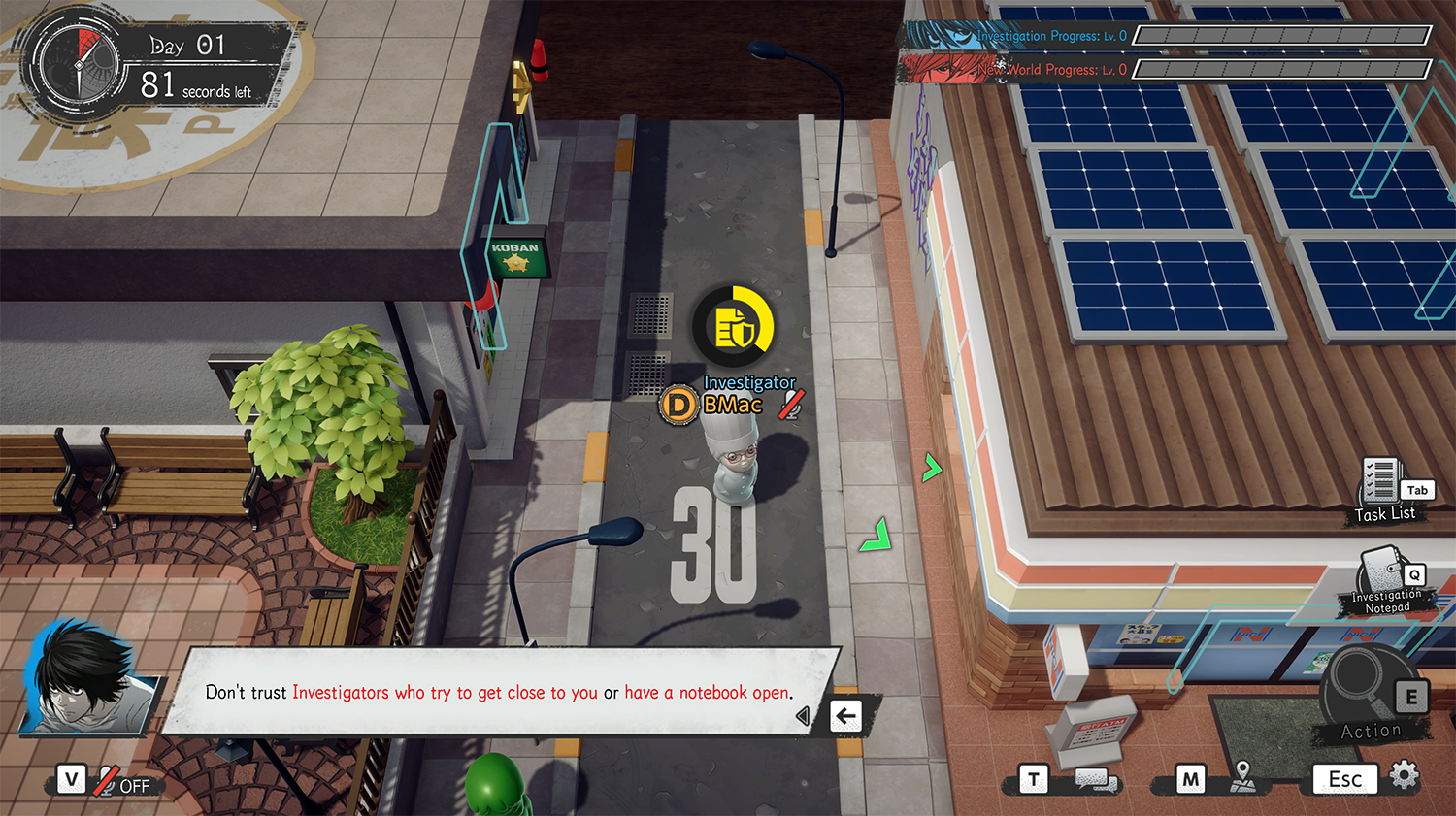Select the Esc button near the gear
Image resolution: width=1456 pixels, height=816 pixels.
click(1345, 778)
